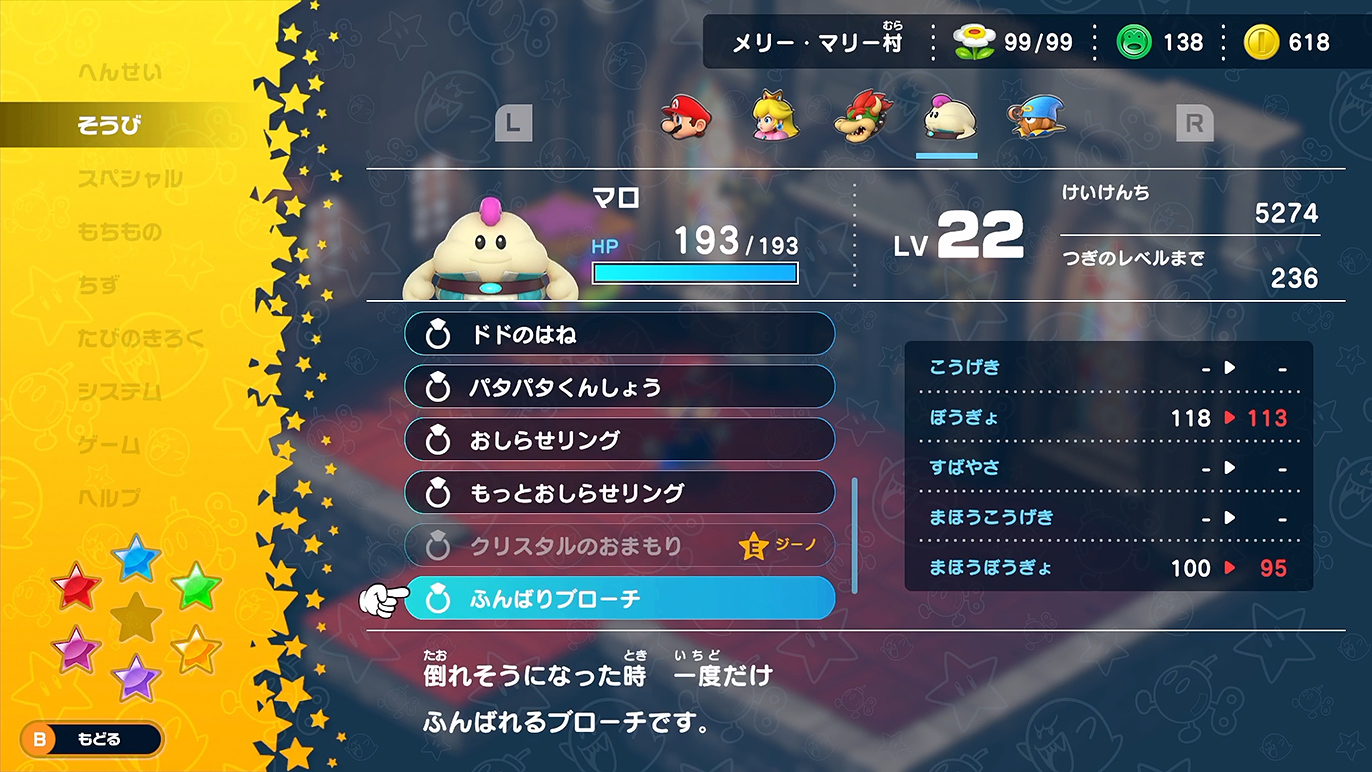Open the もちもの menu entry
1372x772 pixels.
click(x=119, y=232)
